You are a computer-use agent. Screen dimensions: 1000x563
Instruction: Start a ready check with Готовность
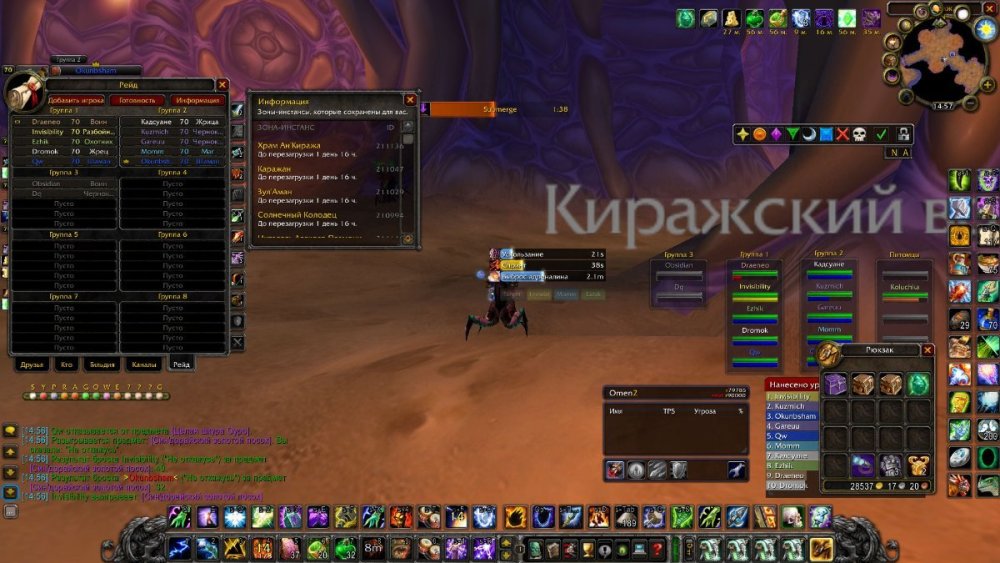135,100
